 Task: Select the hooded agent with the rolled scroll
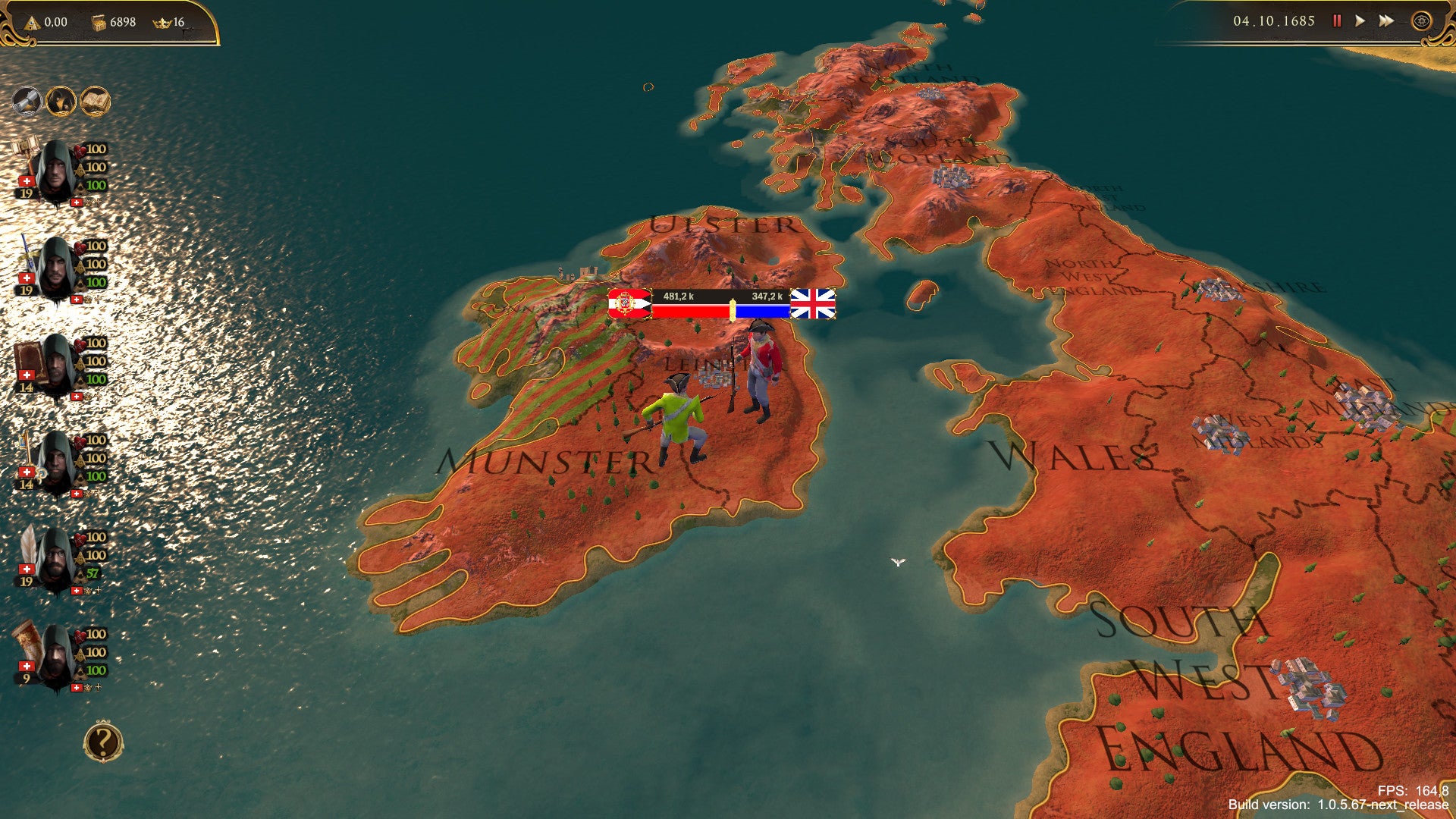[x=55, y=657]
